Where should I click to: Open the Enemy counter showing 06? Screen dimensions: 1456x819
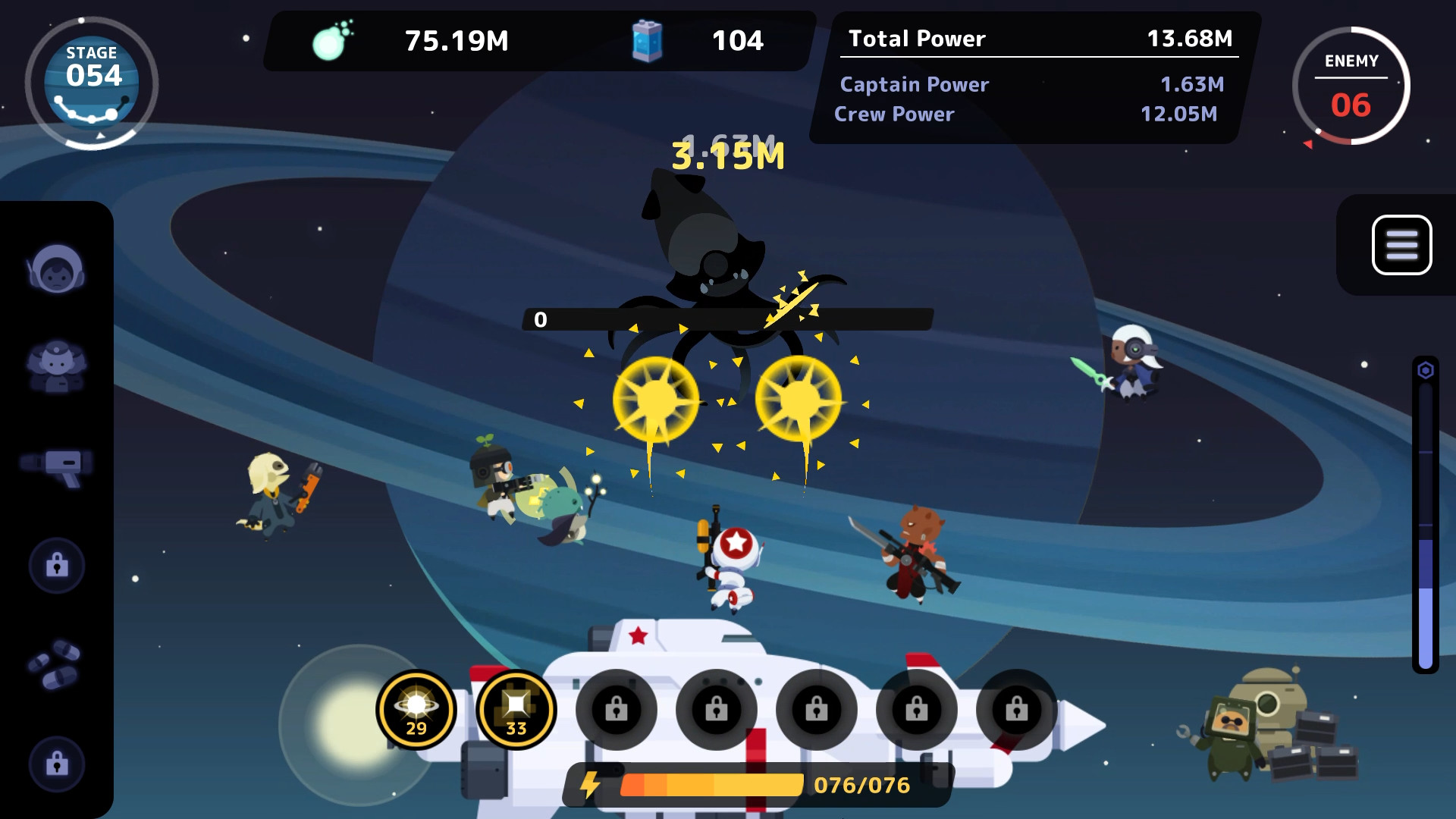(x=1351, y=87)
